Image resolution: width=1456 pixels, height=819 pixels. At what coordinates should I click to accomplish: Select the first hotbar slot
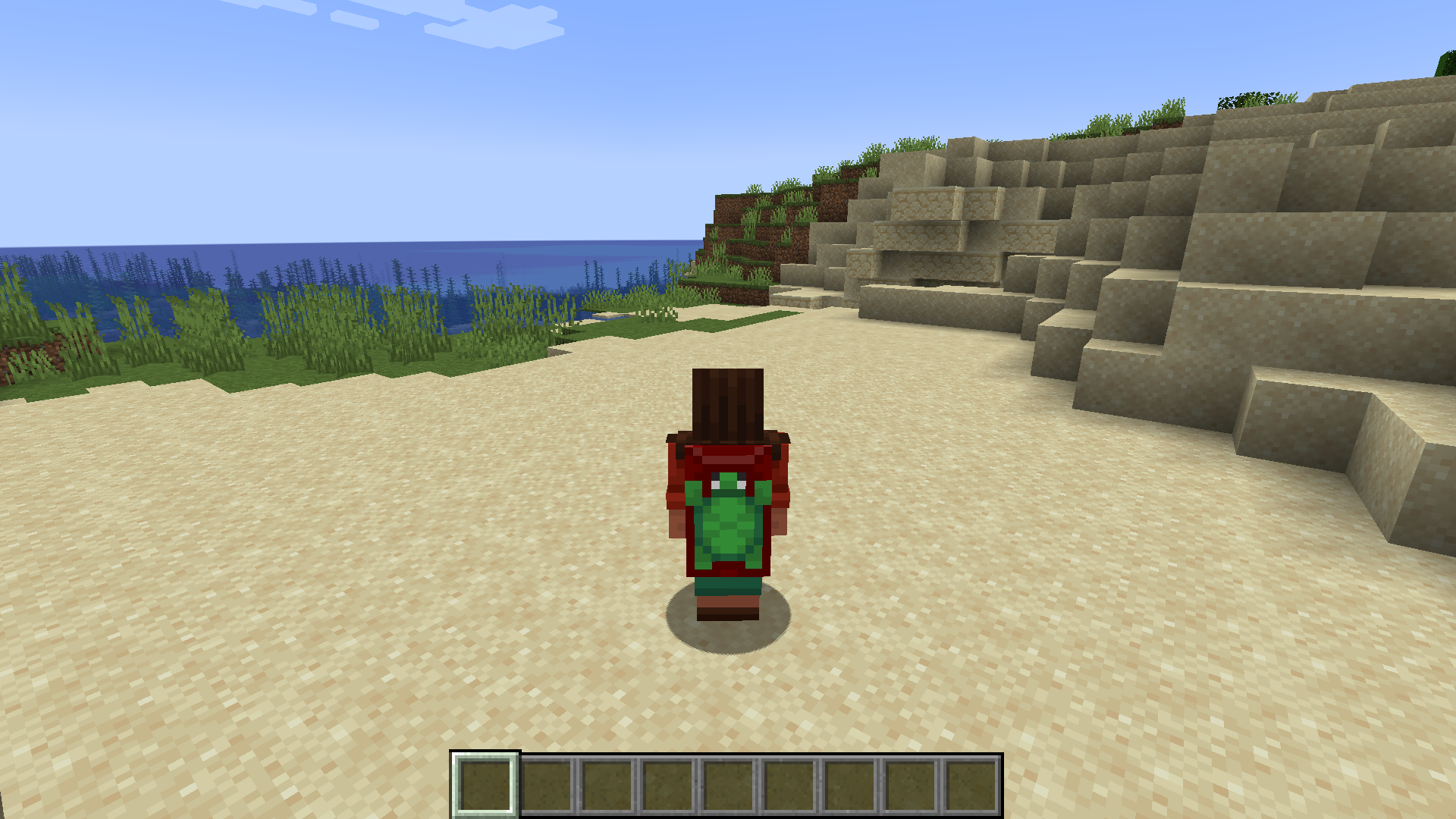485,785
